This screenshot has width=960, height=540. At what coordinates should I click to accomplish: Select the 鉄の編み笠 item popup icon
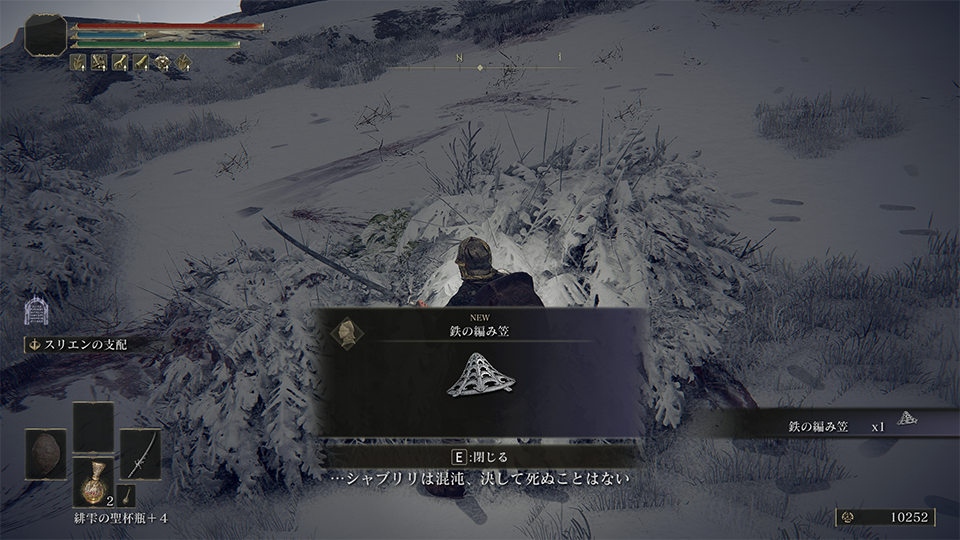point(481,374)
